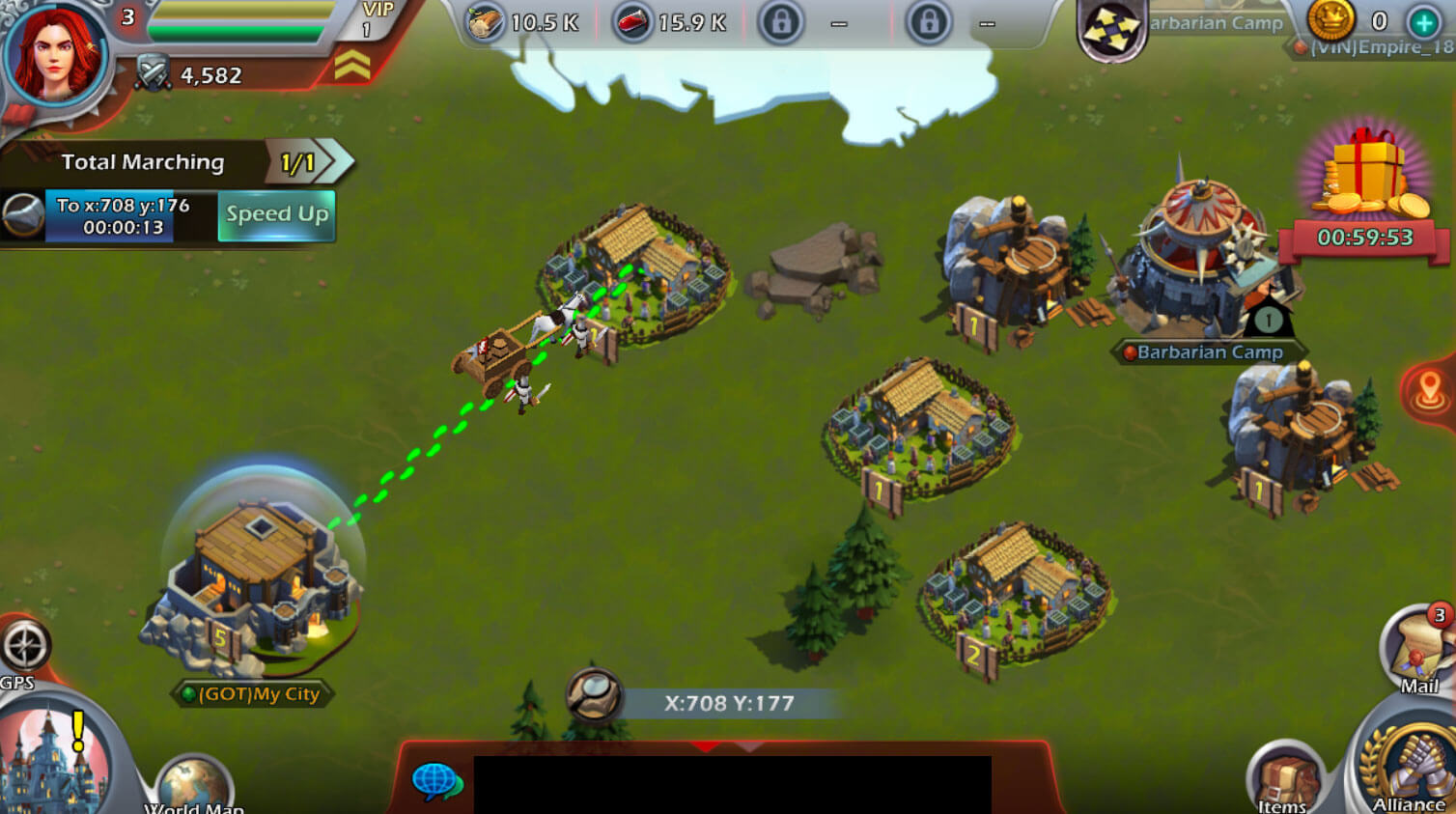
Task: Speed Up the marching troops
Action: [277, 214]
